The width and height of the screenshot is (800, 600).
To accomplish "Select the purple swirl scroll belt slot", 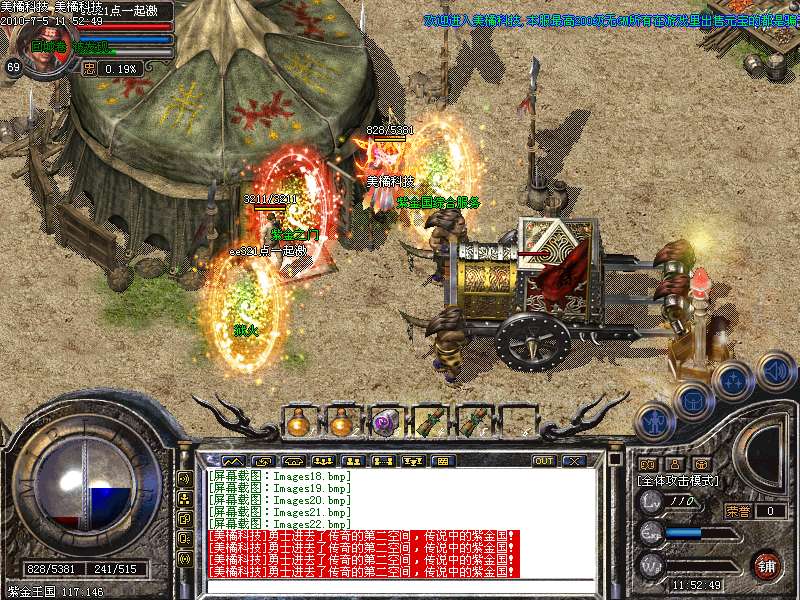I will point(385,422).
